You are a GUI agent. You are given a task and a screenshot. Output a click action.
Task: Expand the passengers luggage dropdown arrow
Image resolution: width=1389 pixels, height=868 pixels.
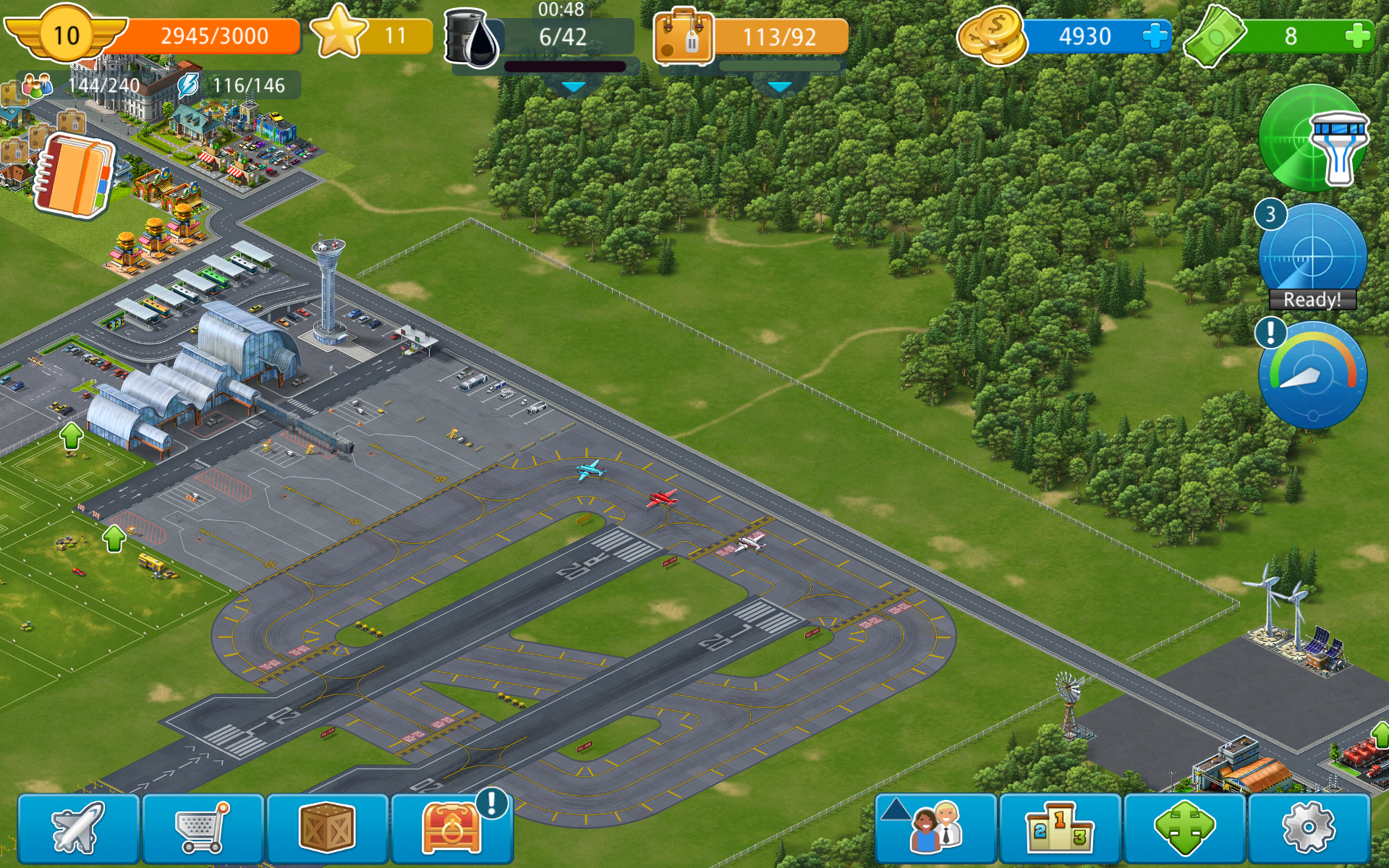pos(779,87)
